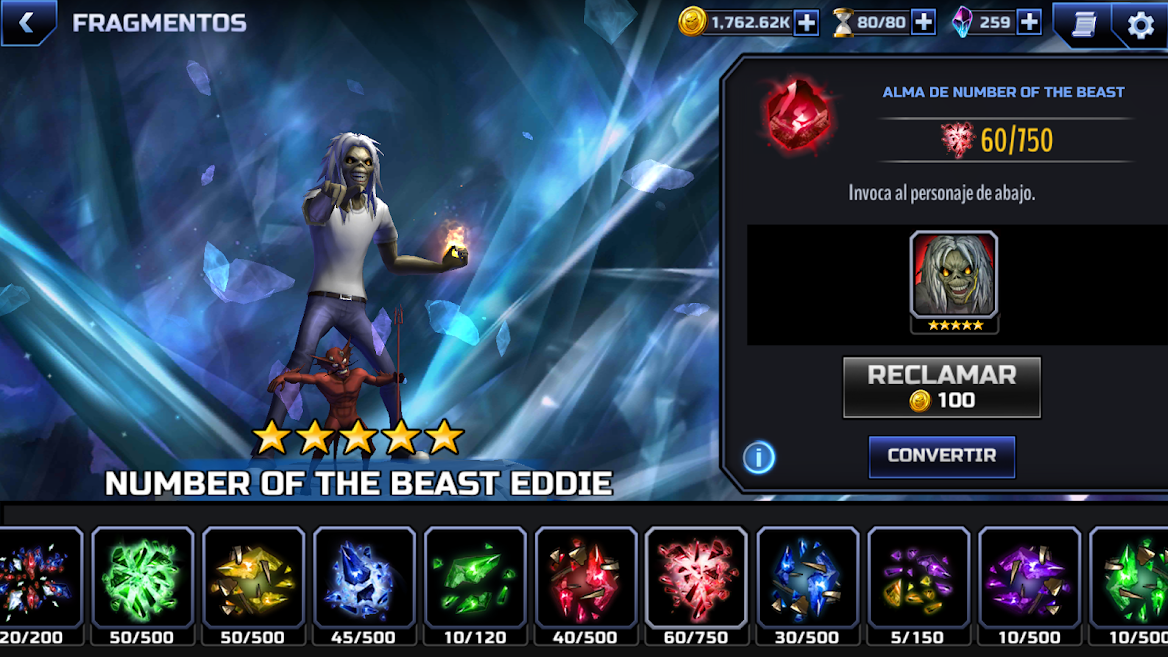
Task: Select the 5/150 purple and gold fragment
Action: tap(918, 578)
